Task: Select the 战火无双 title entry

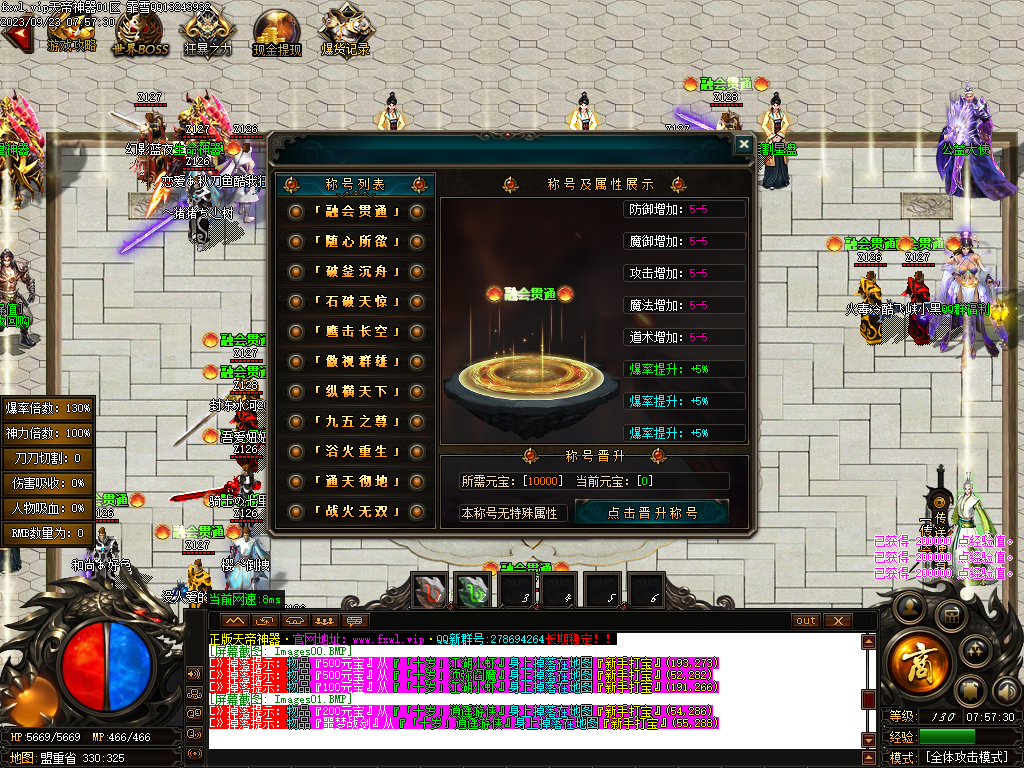Action: (356, 512)
